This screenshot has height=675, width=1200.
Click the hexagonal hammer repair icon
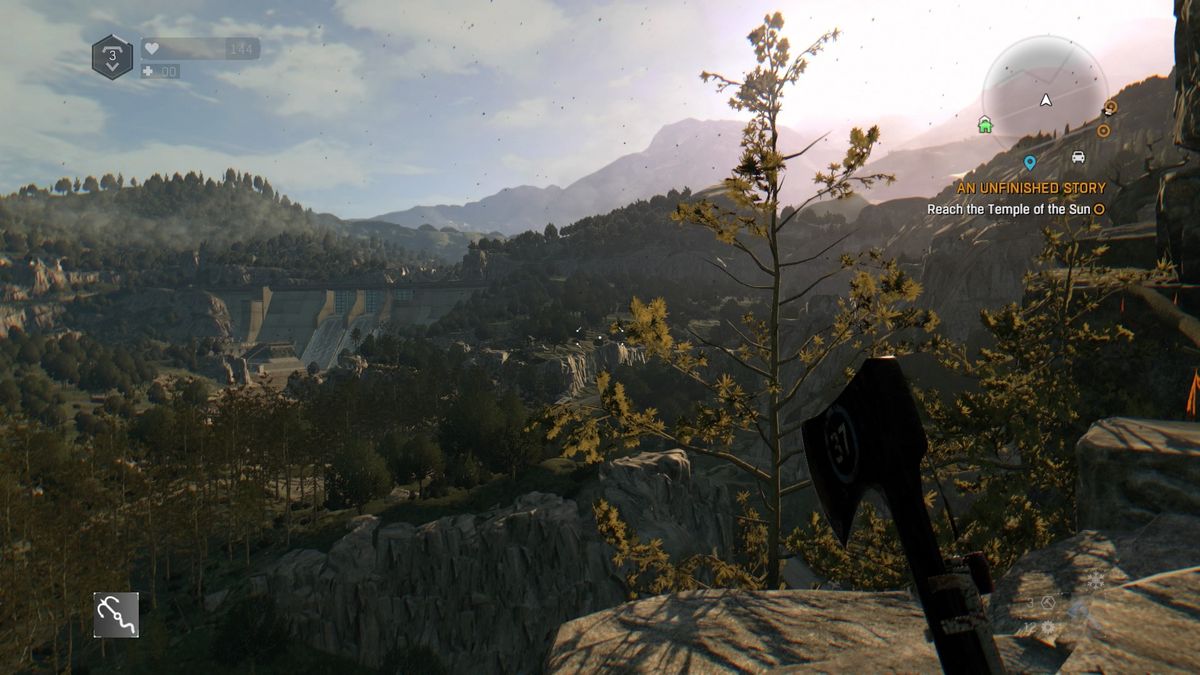1048,603
